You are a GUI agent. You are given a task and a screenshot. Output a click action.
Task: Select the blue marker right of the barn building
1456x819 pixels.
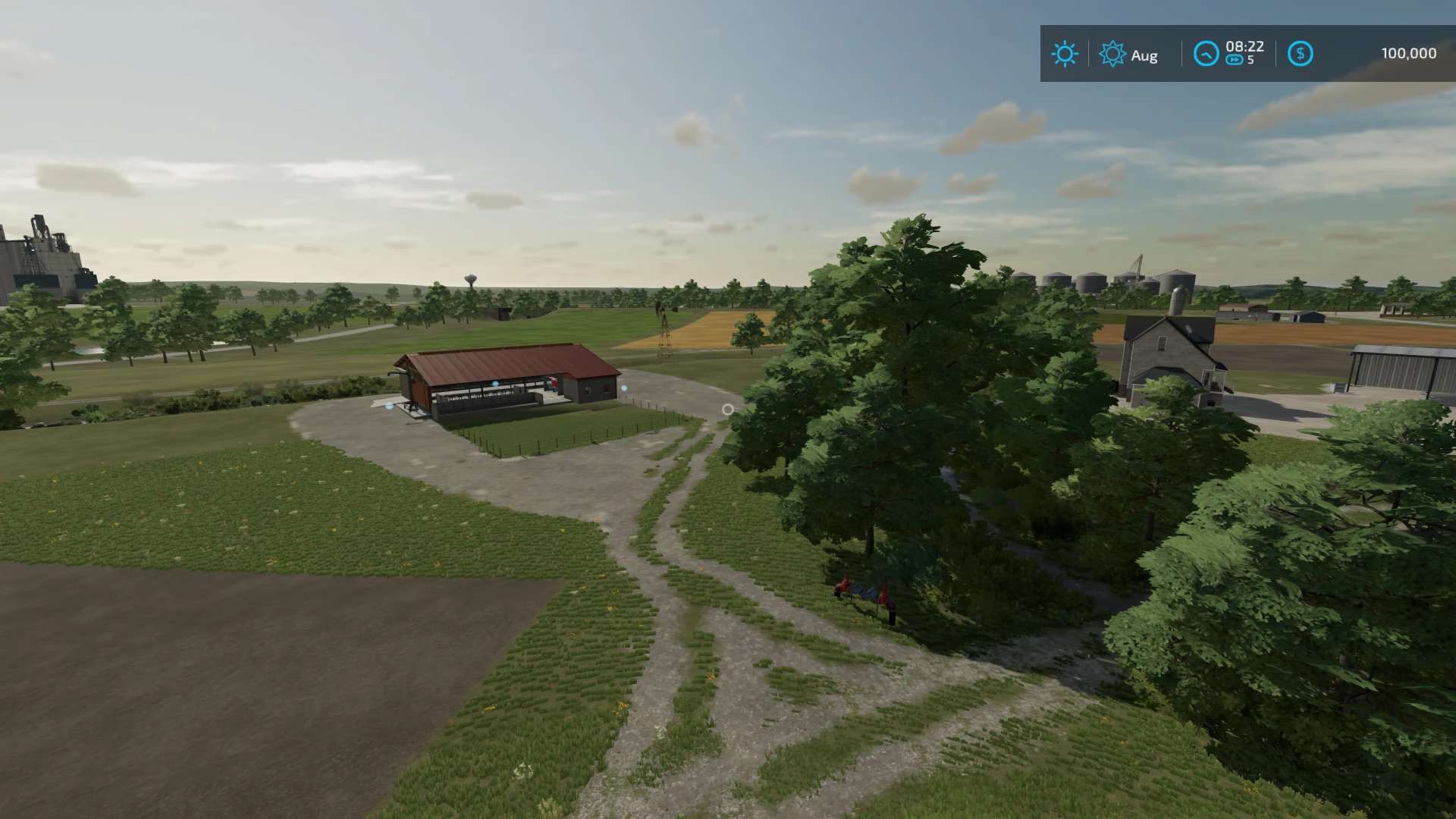(x=624, y=388)
